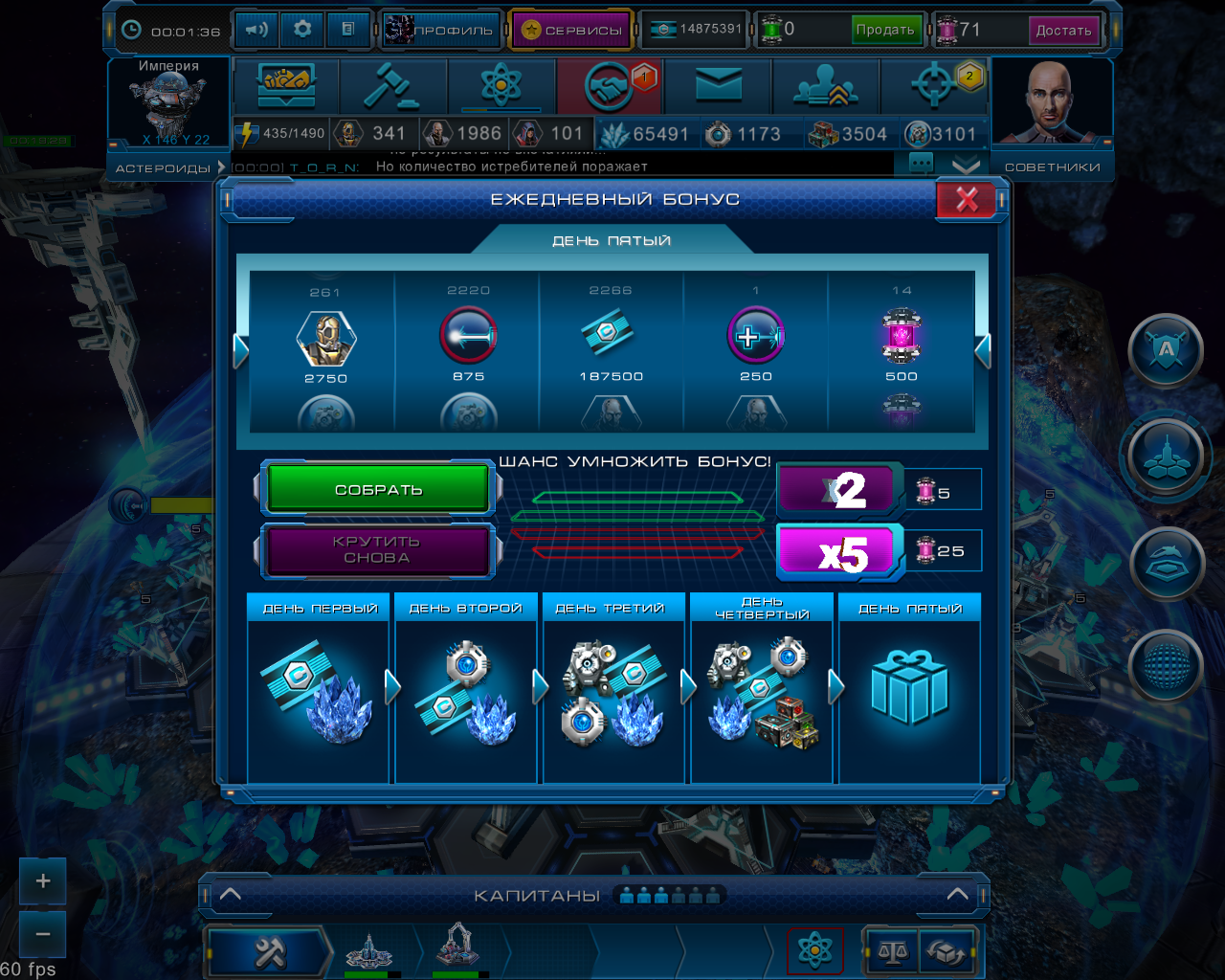Toggle the sound speaker icon

tap(256, 30)
